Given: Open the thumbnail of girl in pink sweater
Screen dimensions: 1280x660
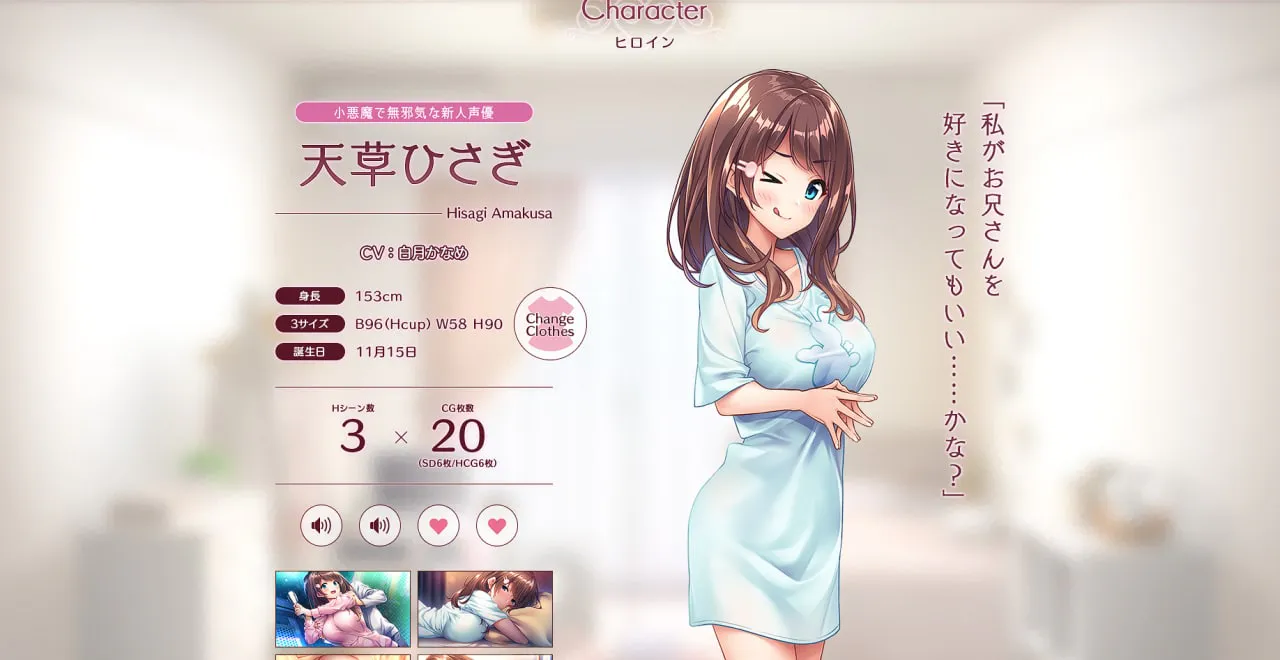Looking at the screenshot, I should 343,608.
